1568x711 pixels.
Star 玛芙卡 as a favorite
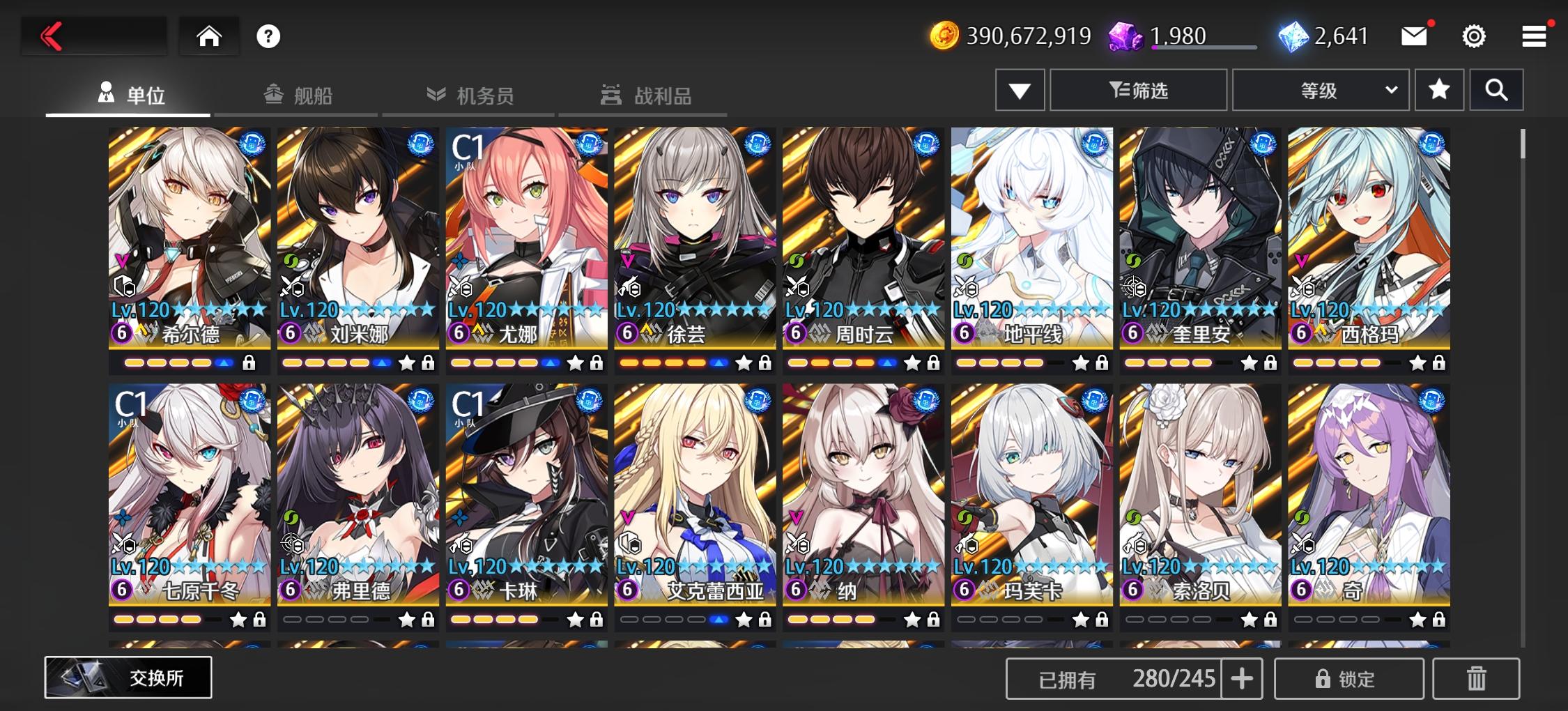point(1079,619)
